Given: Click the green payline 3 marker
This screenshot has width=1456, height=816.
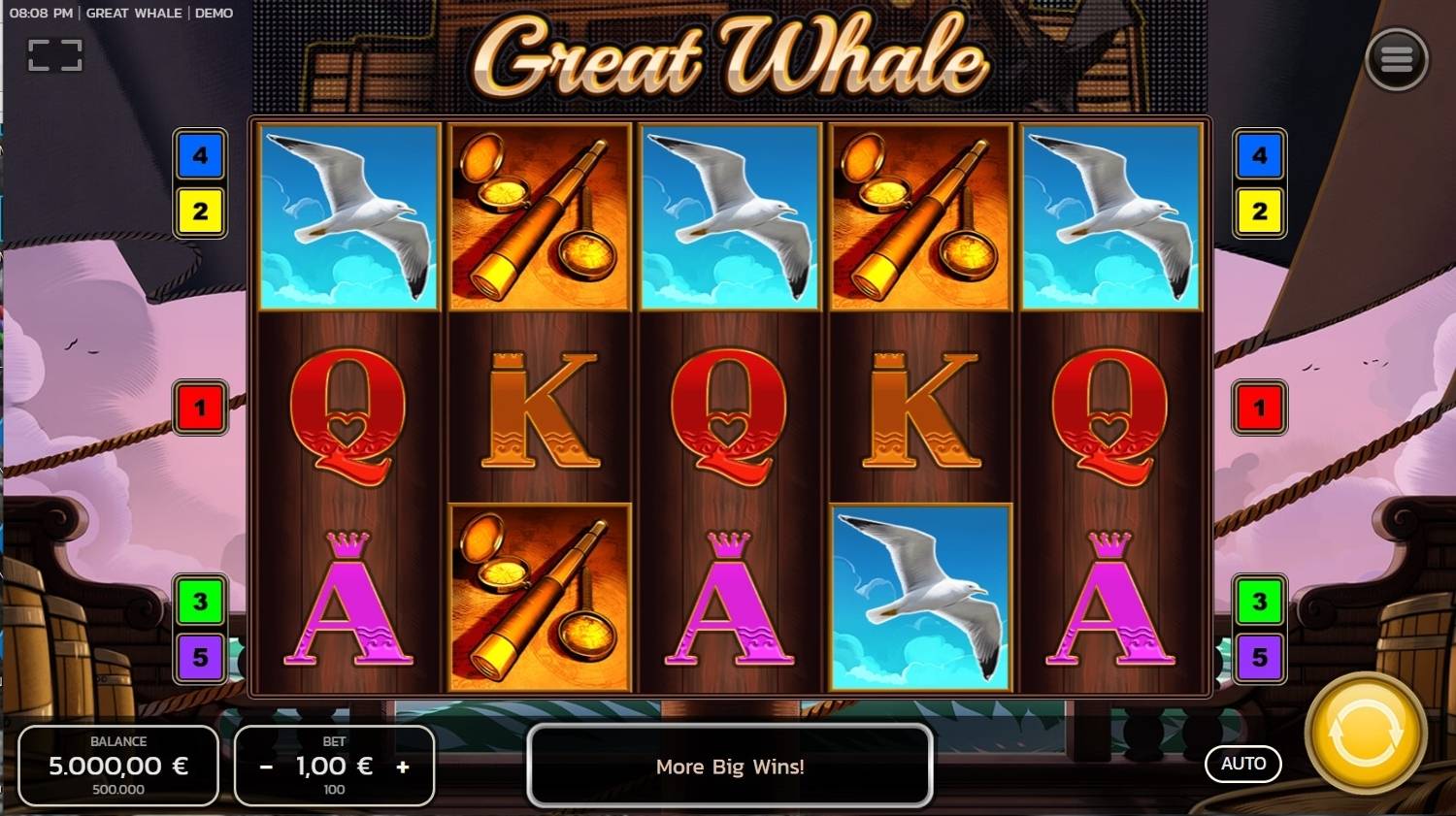Looking at the screenshot, I should pos(200,601).
